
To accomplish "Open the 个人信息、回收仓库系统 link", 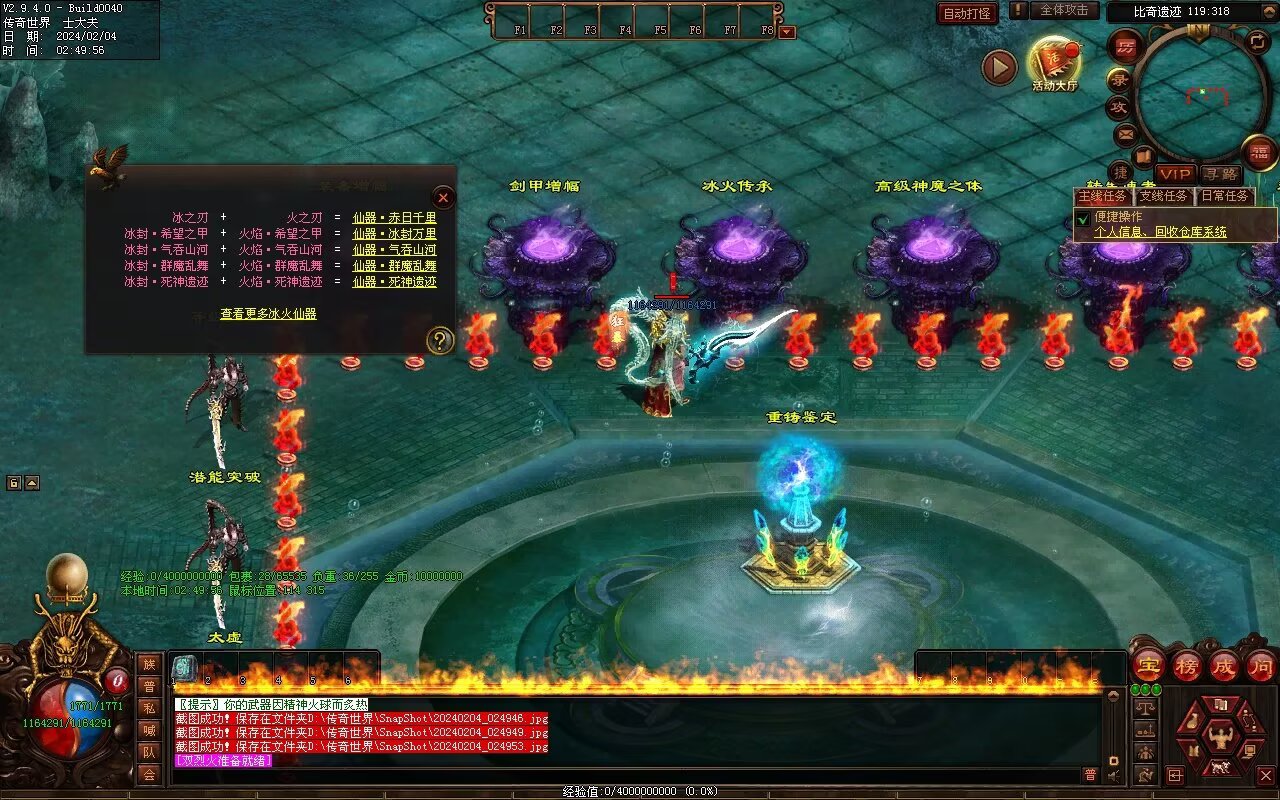I will (1160, 232).
